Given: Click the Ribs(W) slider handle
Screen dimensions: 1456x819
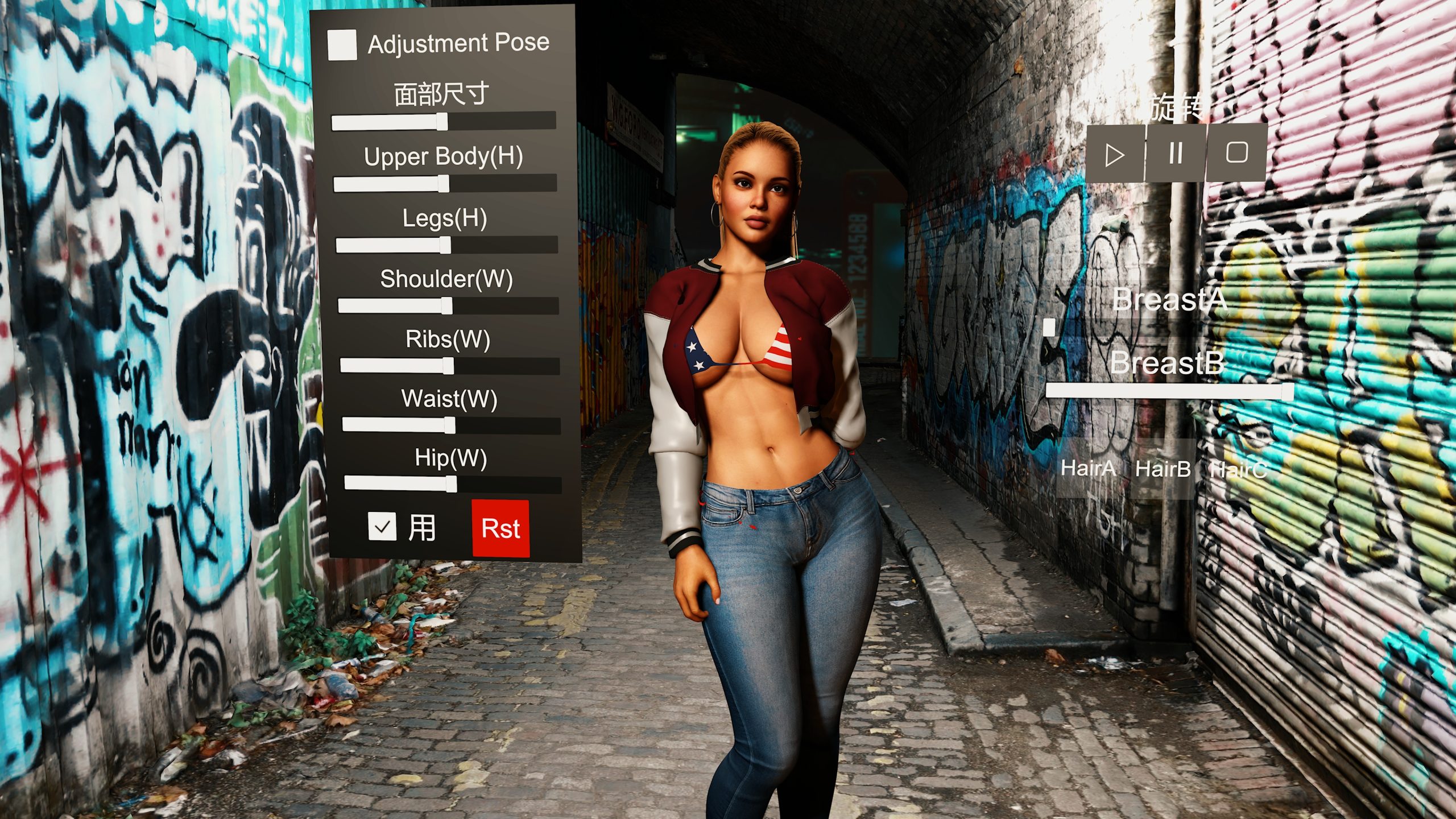Looking at the screenshot, I should tap(449, 366).
